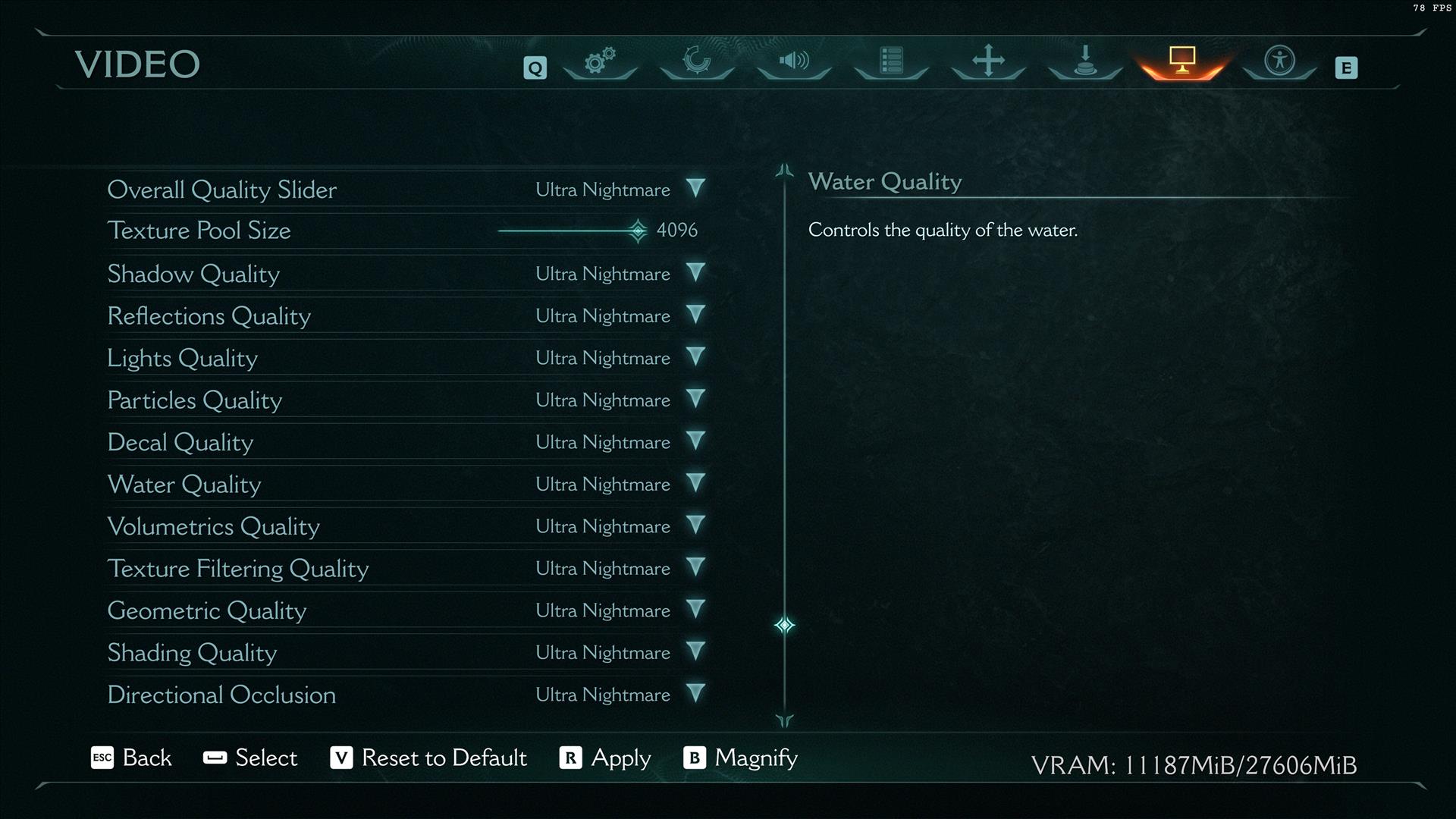Expand the Water Quality dropdown
The image size is (1456, 819).
tap(695, 483)
